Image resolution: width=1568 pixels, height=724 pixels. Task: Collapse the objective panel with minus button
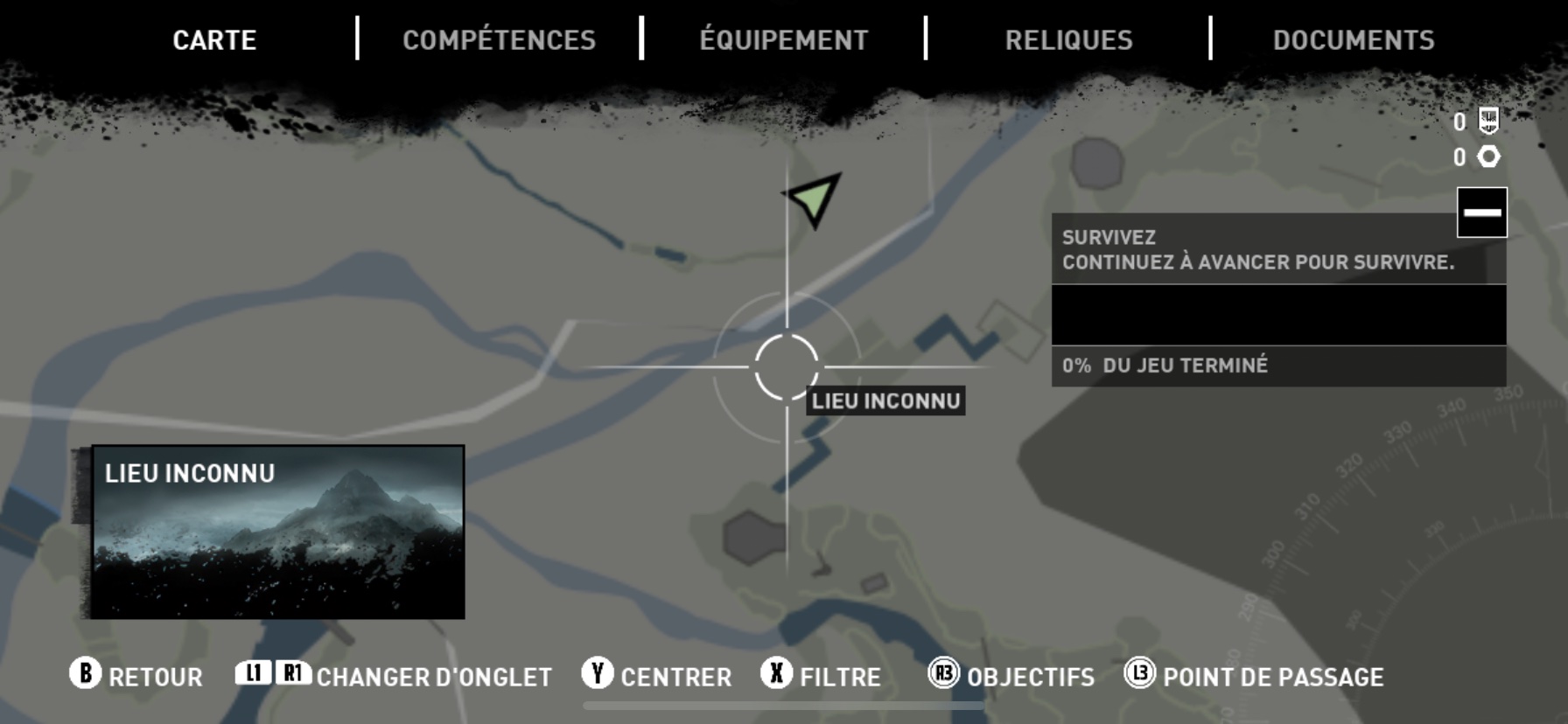click(1481, 212)
